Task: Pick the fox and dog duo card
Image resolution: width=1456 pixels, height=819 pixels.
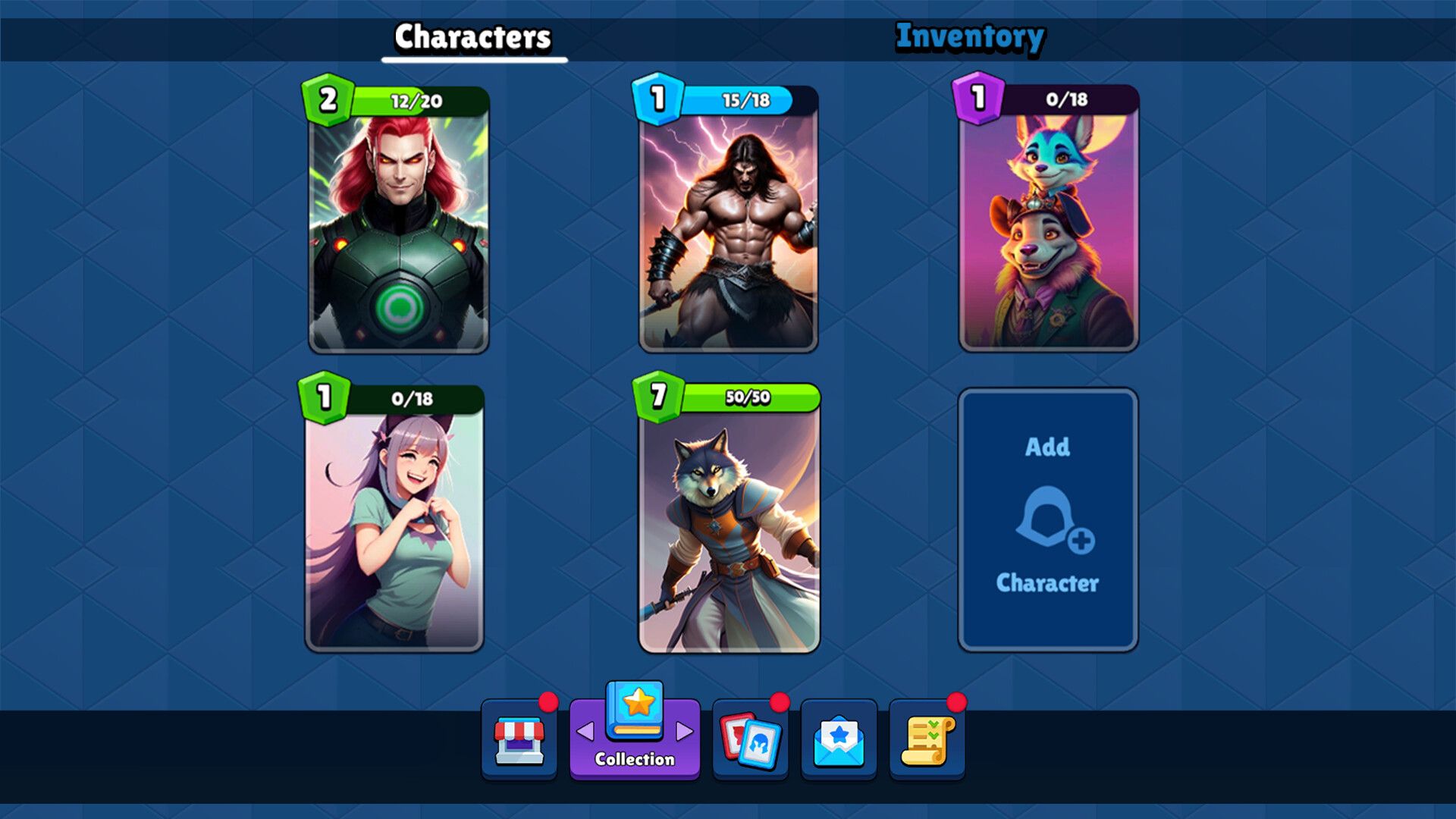Action: click(1049, 227)
